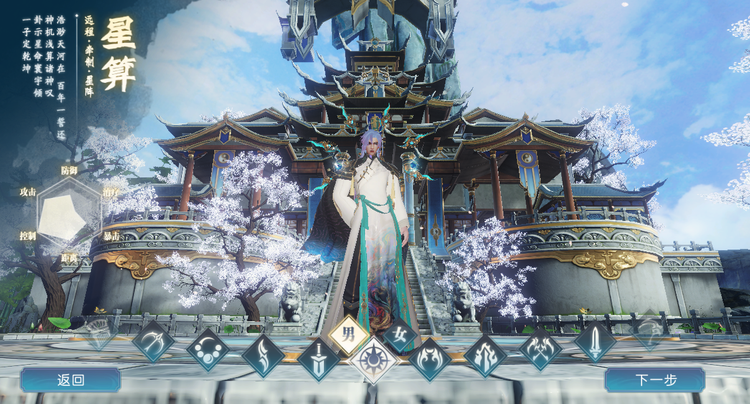750x404 pixels.
Task: Select the 男 male gender option
Action: point(347,335)
